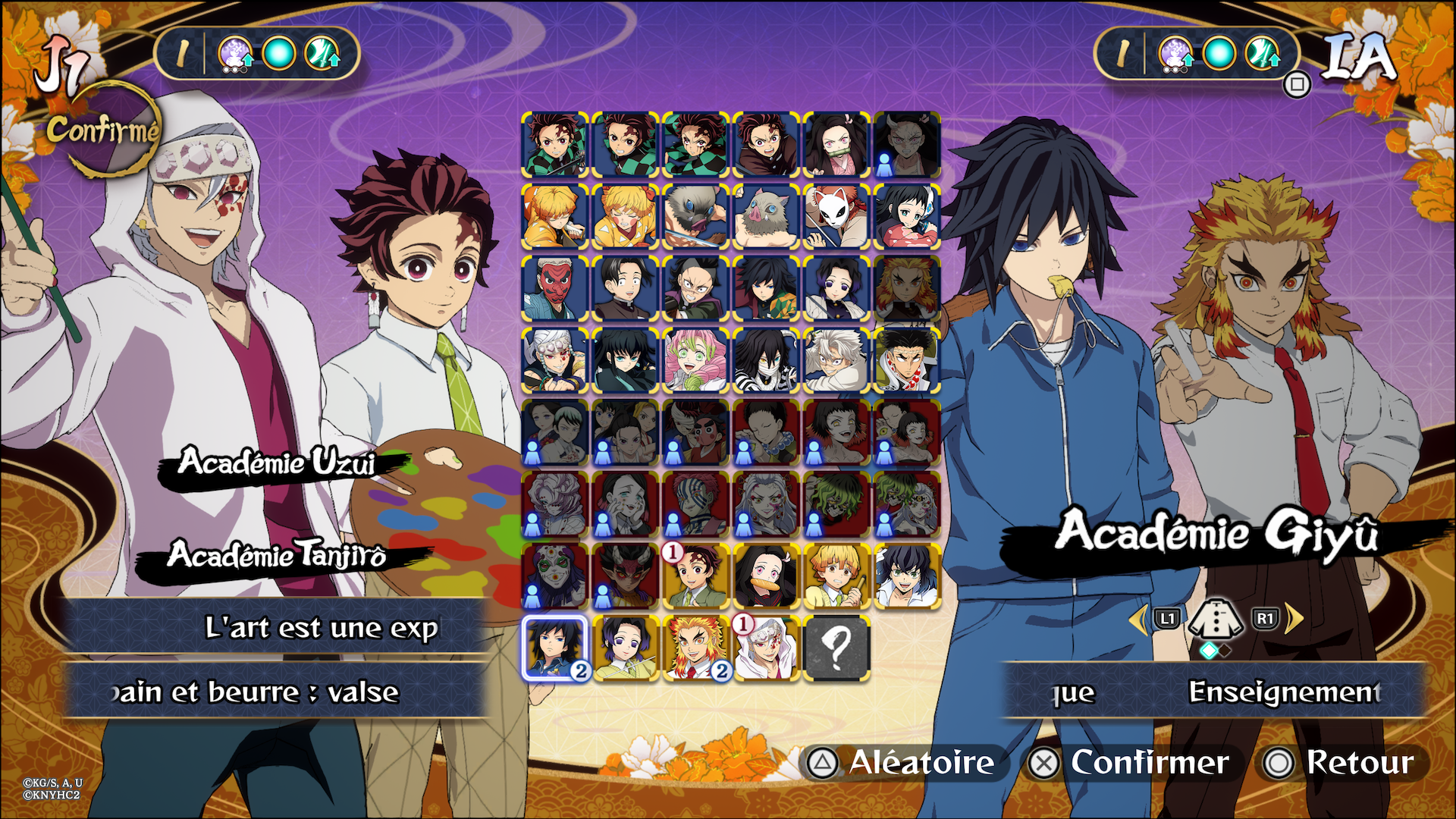Pick Academy Rengoku marked with a 2
Image resolution: width=1456 pixels, height=819 pixels.
695,648
